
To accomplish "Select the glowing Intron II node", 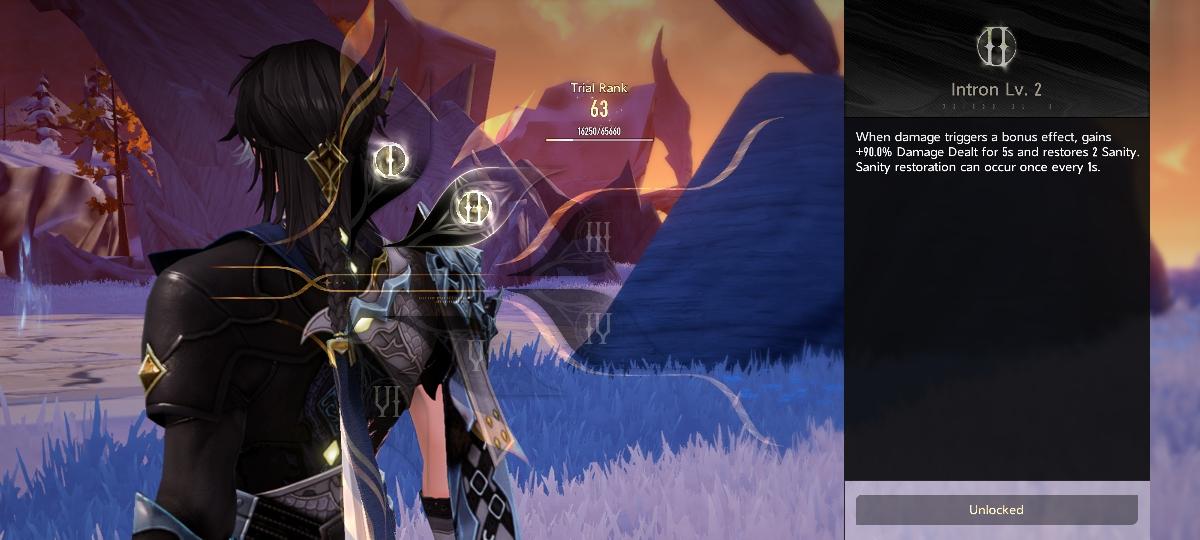I will [x=473, y=207].
